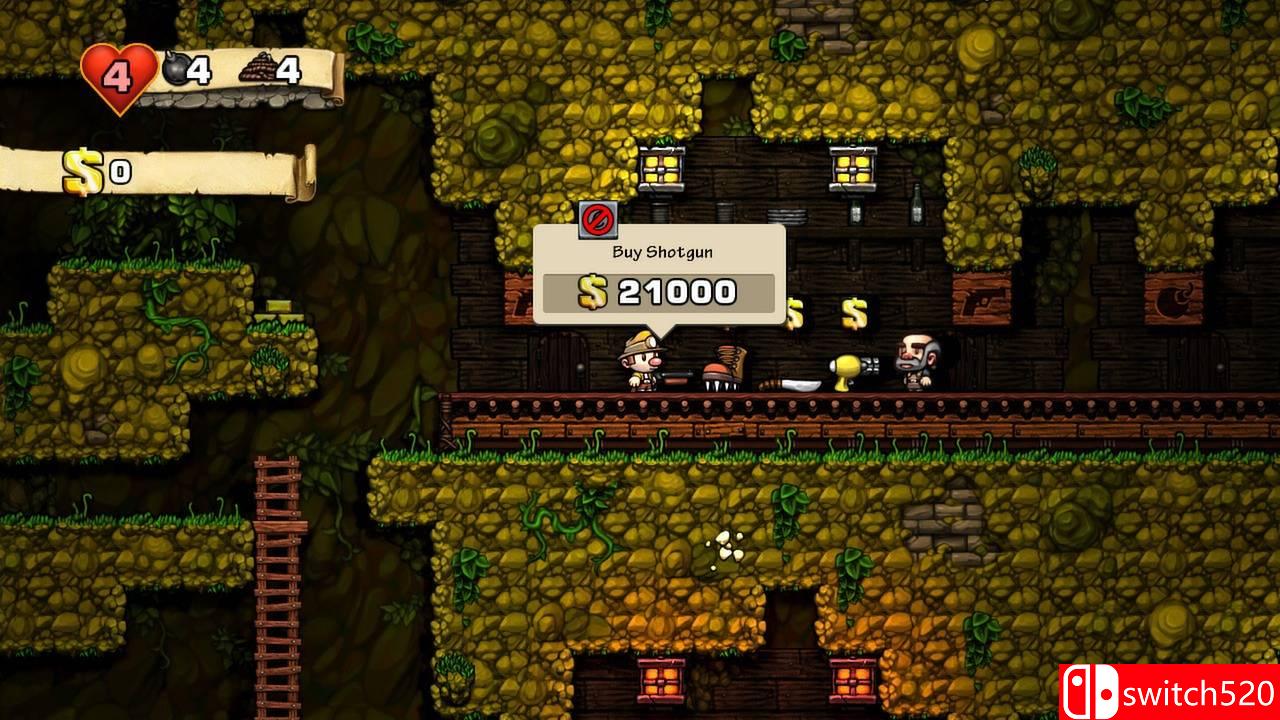The width and height of the screenshot is (1280, 720).
Task: Select the yellow mattock beside the shopkeeper
Action: pyautogui.click(x=849, y=372)
